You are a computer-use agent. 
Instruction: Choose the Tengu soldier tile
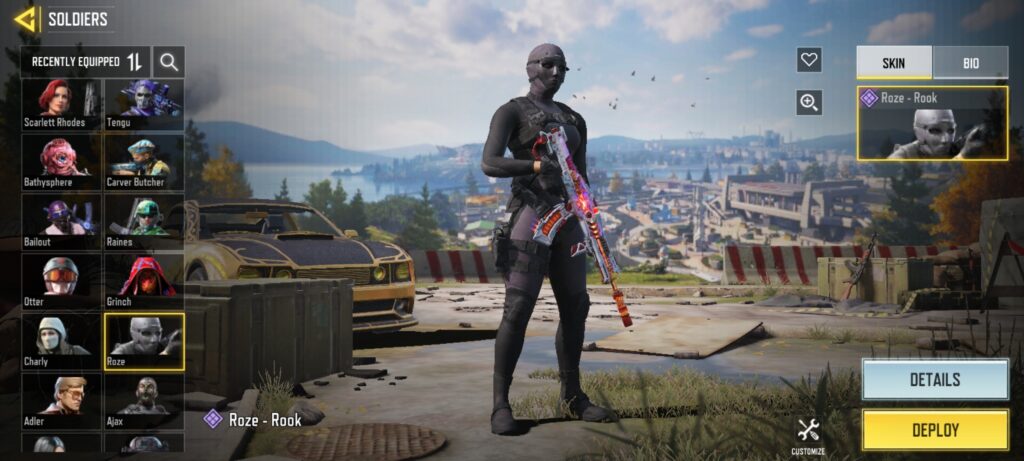point(144,104)
